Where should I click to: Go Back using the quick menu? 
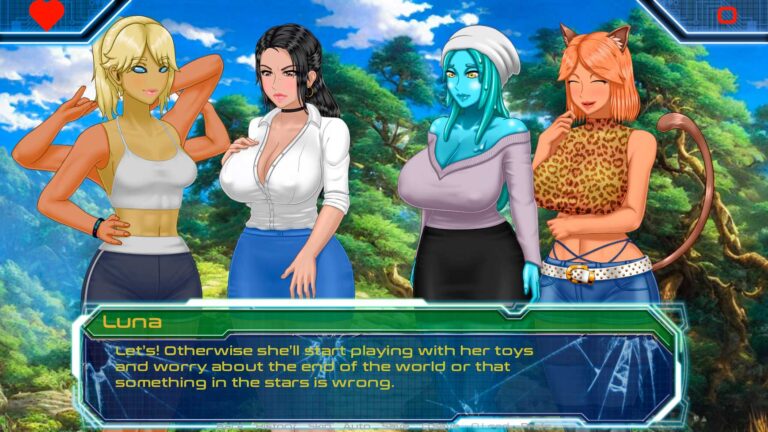tap(228, 425)
